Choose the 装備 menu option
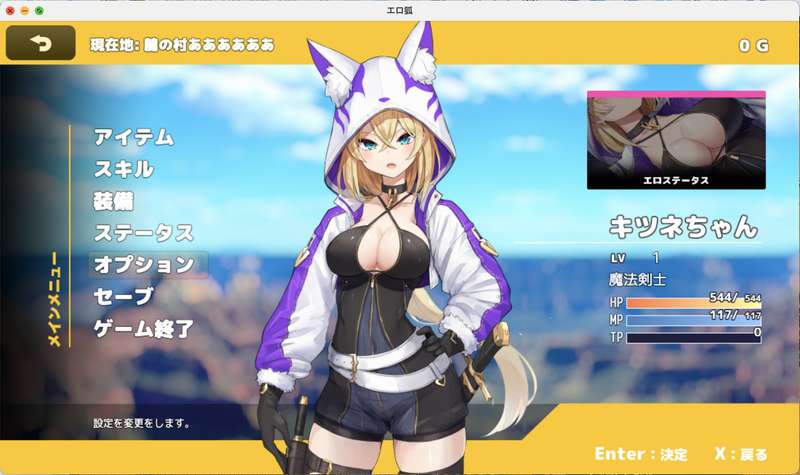 coord(114,201)
